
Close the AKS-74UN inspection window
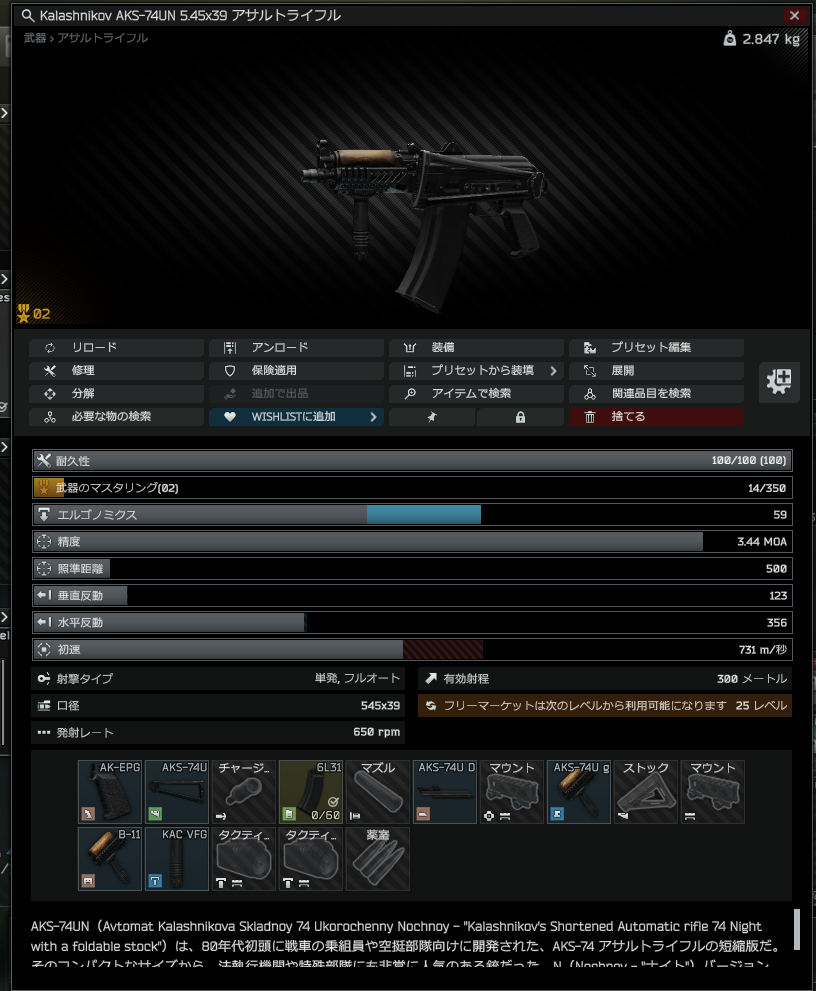pyautogui.click(x=794, y=16)
